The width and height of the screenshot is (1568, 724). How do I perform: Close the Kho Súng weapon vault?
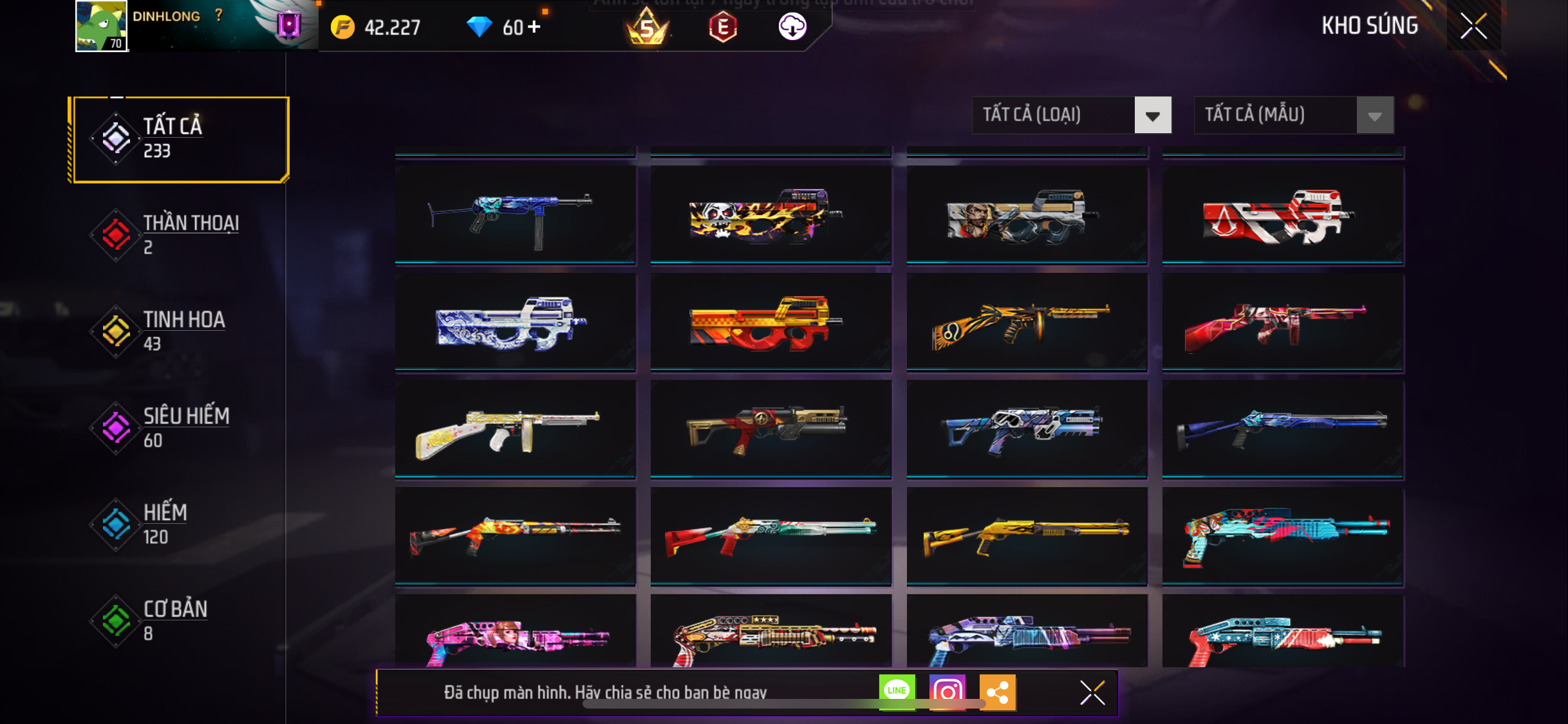click(x=1473, y=26)
